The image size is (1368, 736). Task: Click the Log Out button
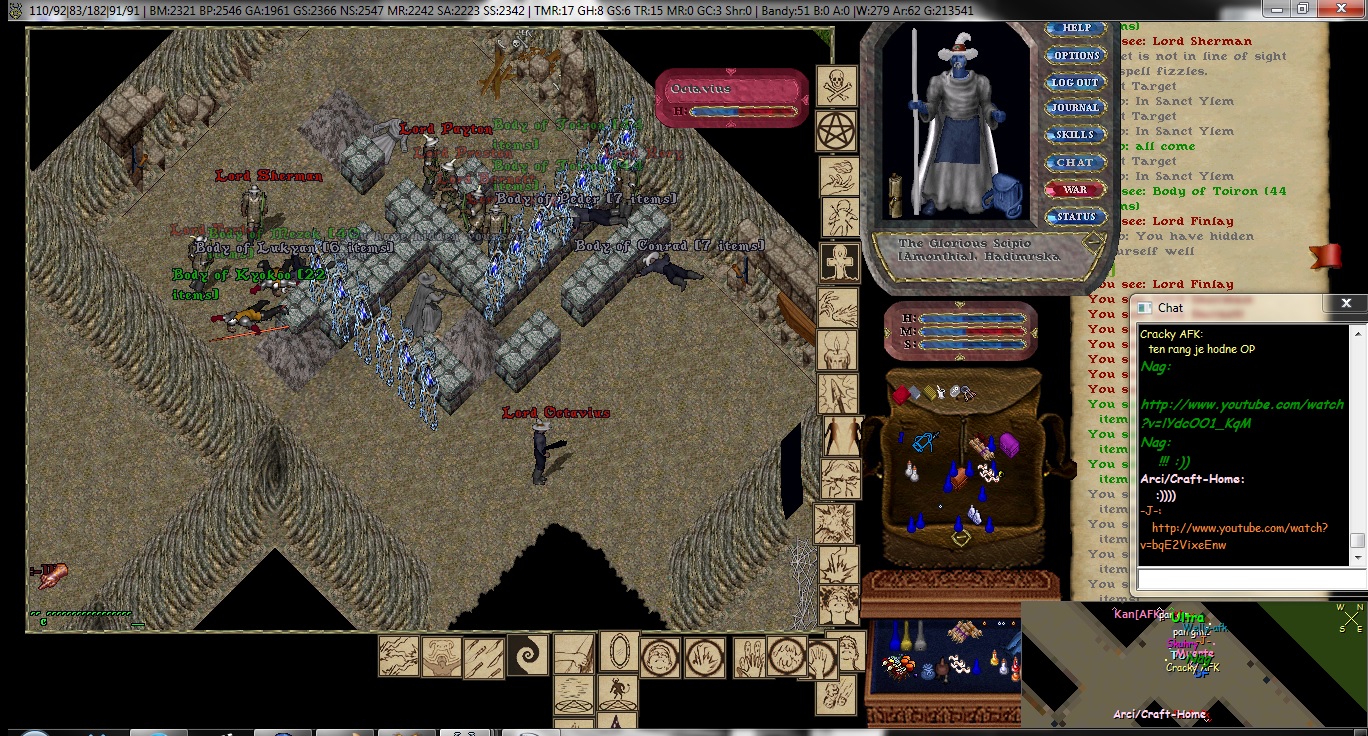(1075, 83)
